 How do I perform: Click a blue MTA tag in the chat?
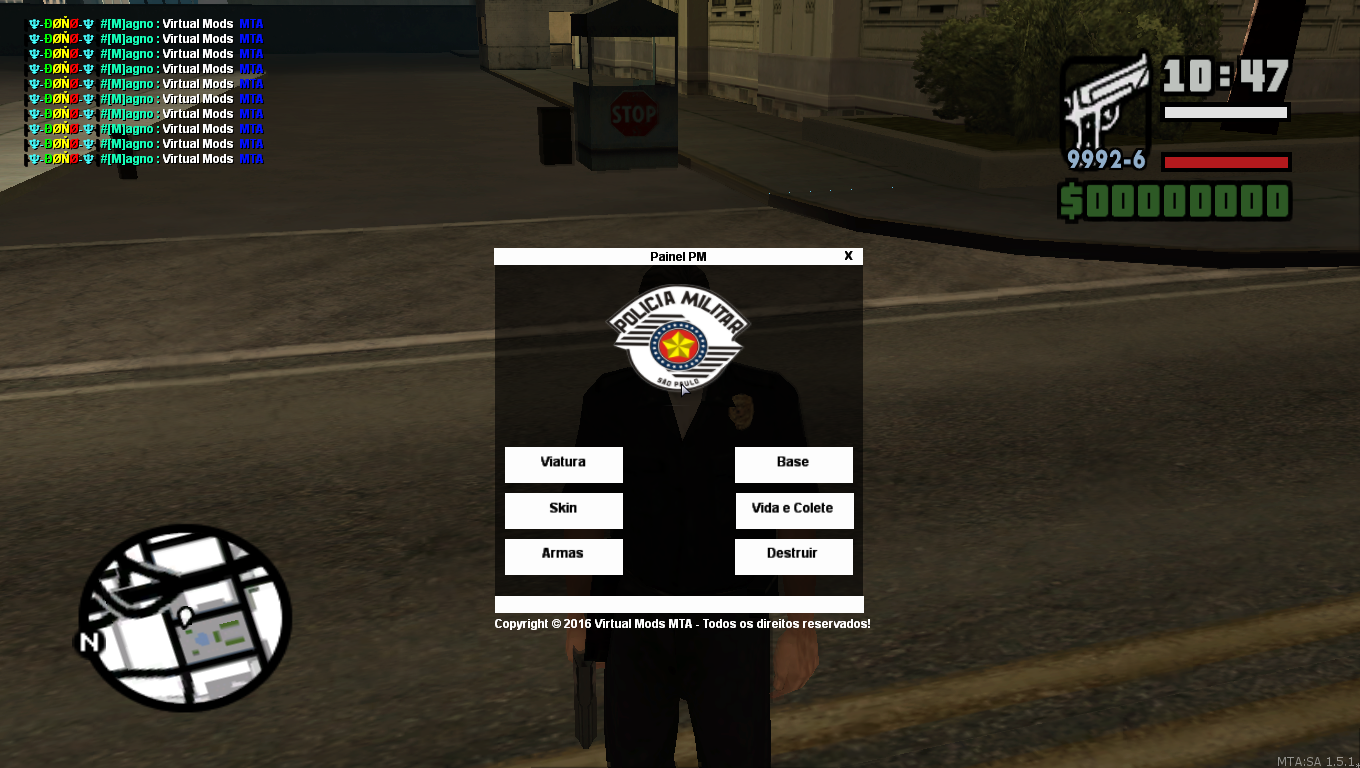point(251,23)
